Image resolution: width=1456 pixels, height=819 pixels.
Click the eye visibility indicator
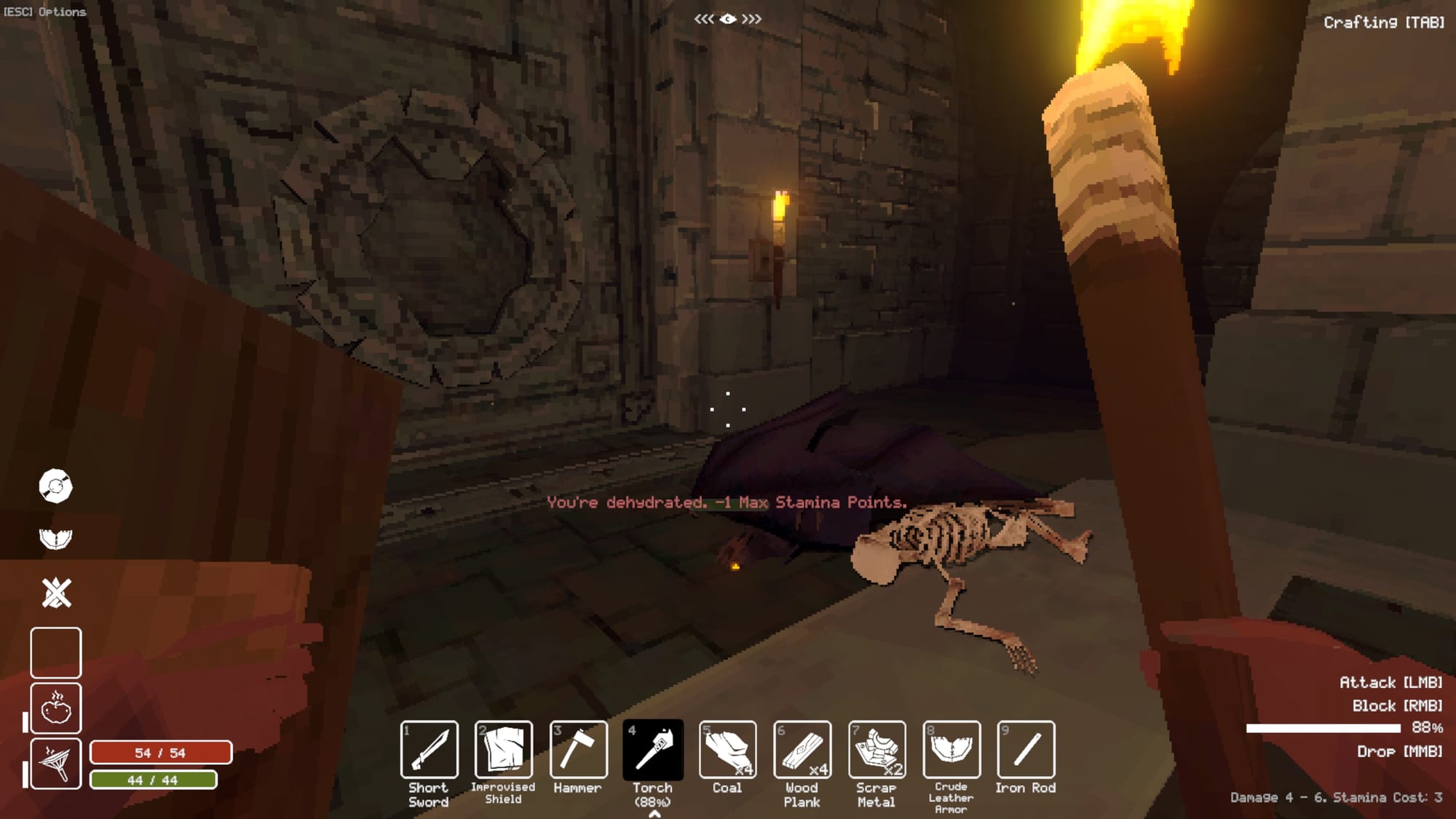pyautogui.click(x=728, y=19)
